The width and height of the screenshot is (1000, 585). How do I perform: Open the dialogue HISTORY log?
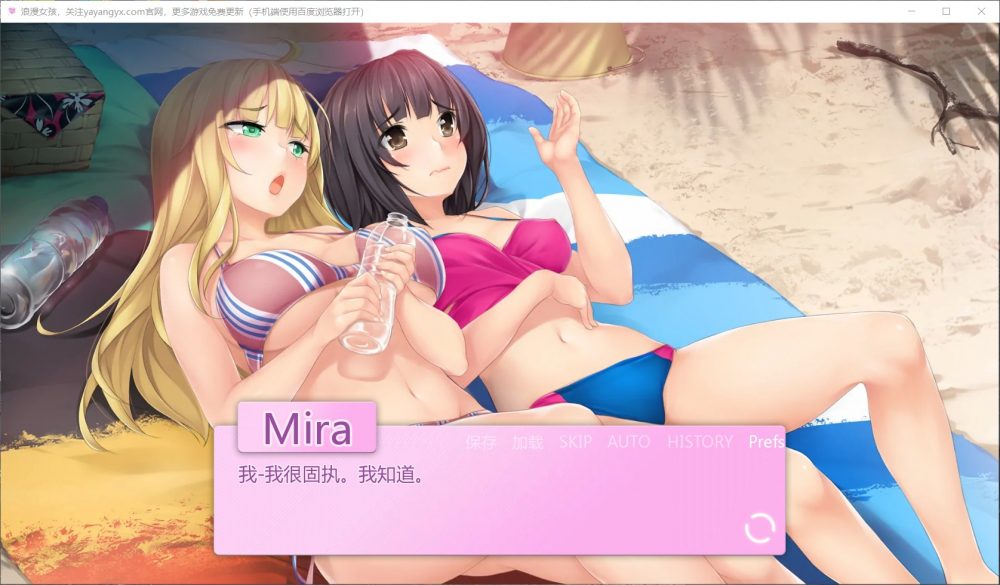(699, 442)
